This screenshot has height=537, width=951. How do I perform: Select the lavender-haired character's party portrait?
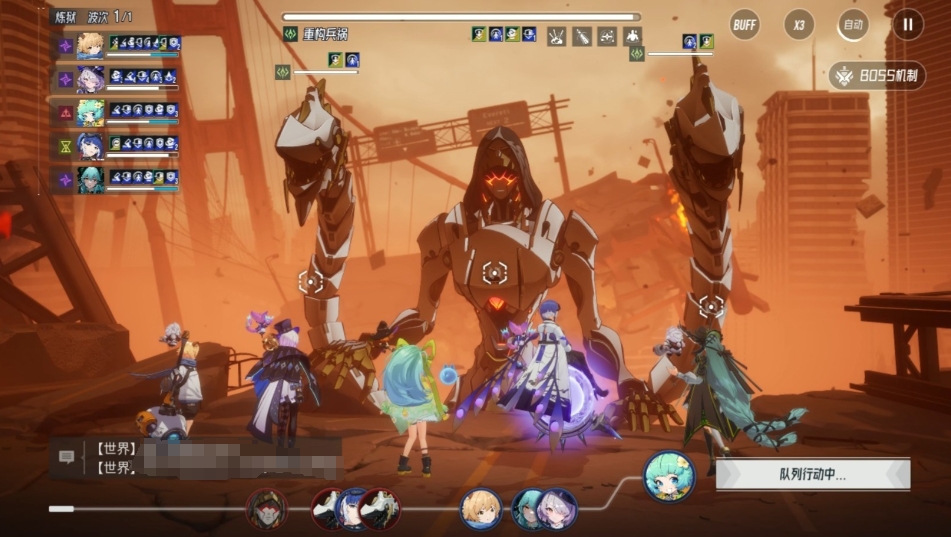point(91,79)
